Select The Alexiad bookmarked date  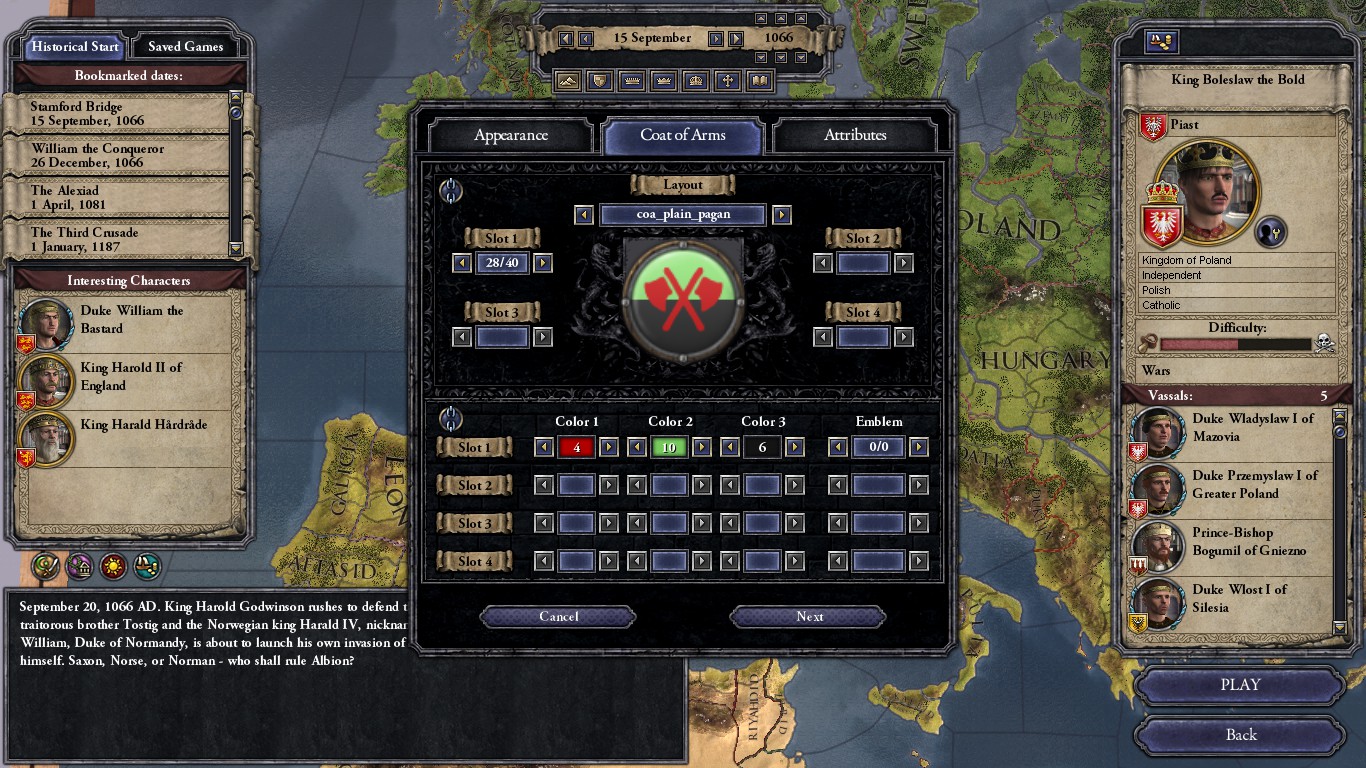point(115,197)
